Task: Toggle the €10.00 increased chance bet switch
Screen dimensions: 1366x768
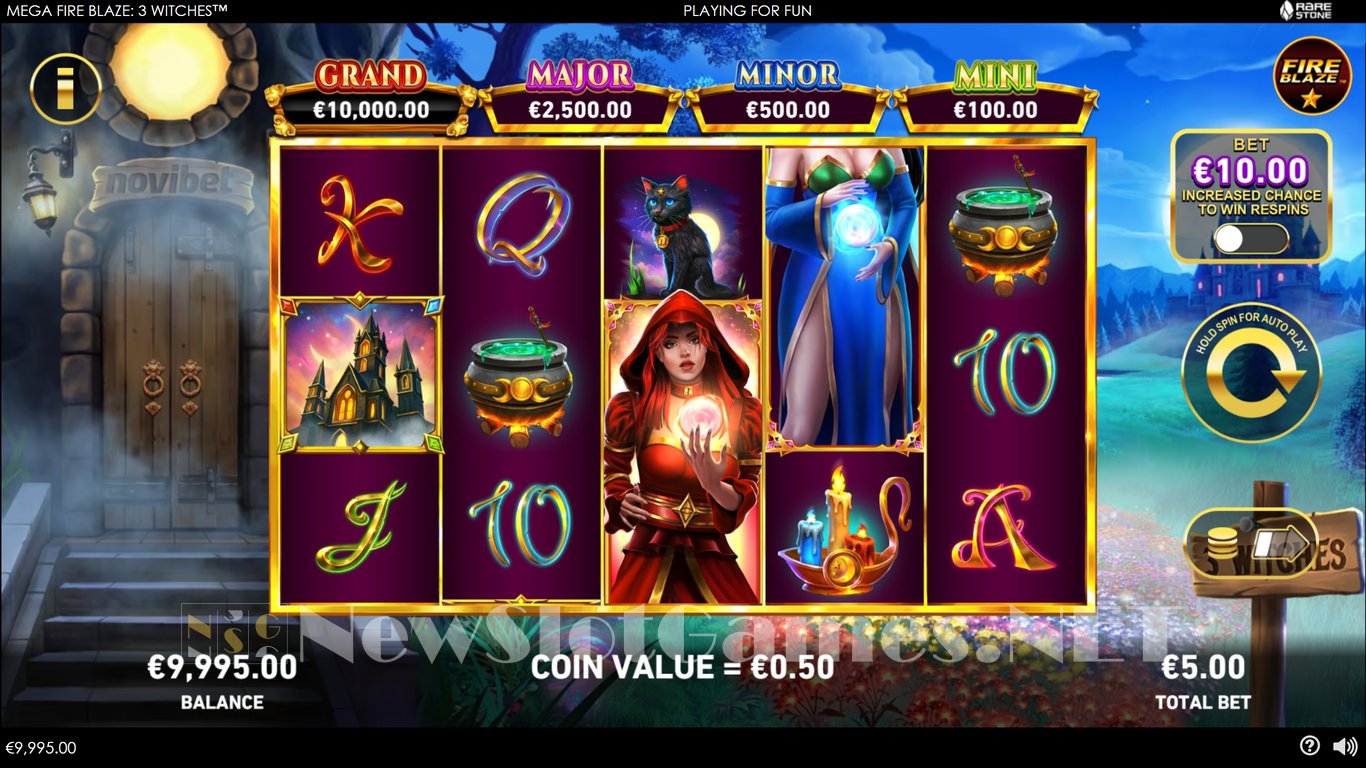Action: click(x=1251, y=239)
